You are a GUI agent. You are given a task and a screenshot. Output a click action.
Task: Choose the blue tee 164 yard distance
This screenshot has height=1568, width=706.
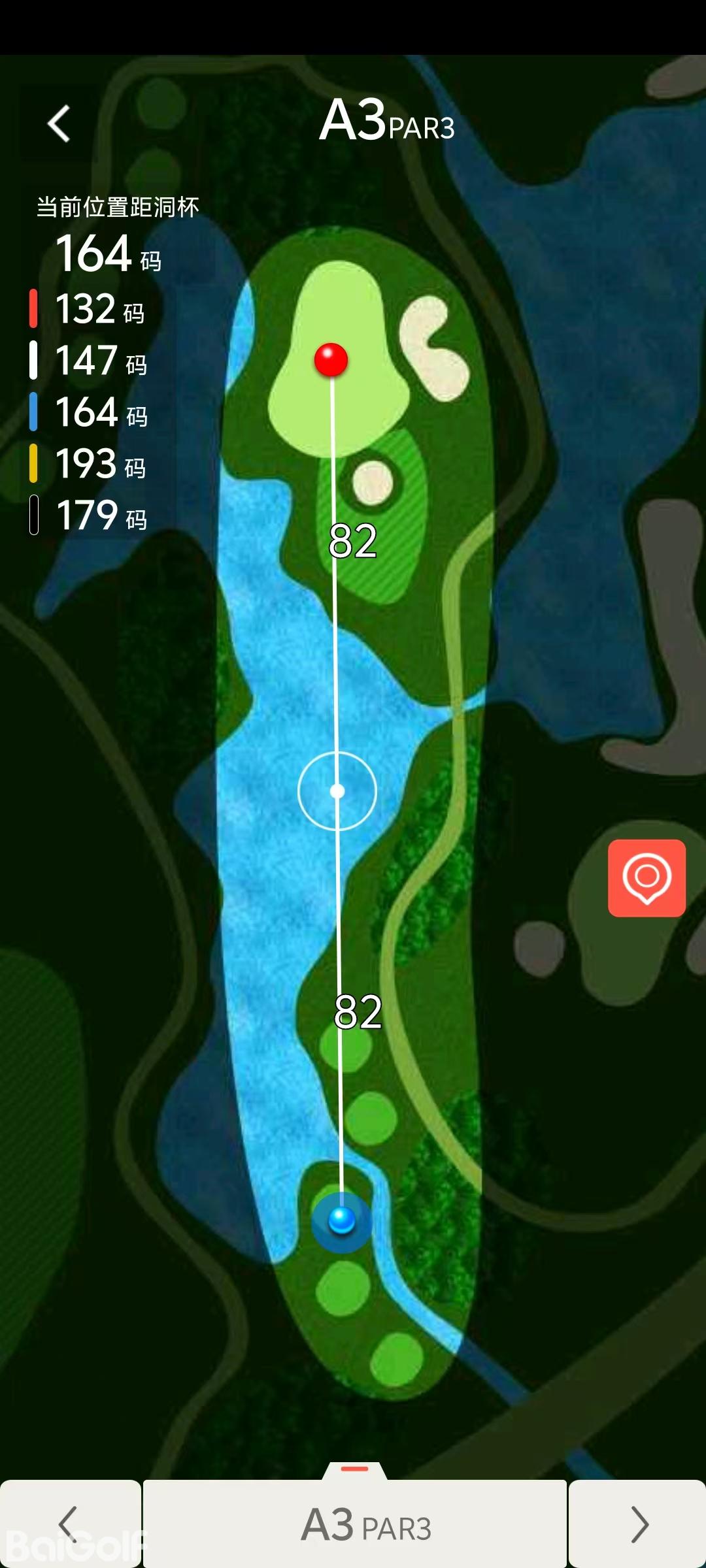99,412
